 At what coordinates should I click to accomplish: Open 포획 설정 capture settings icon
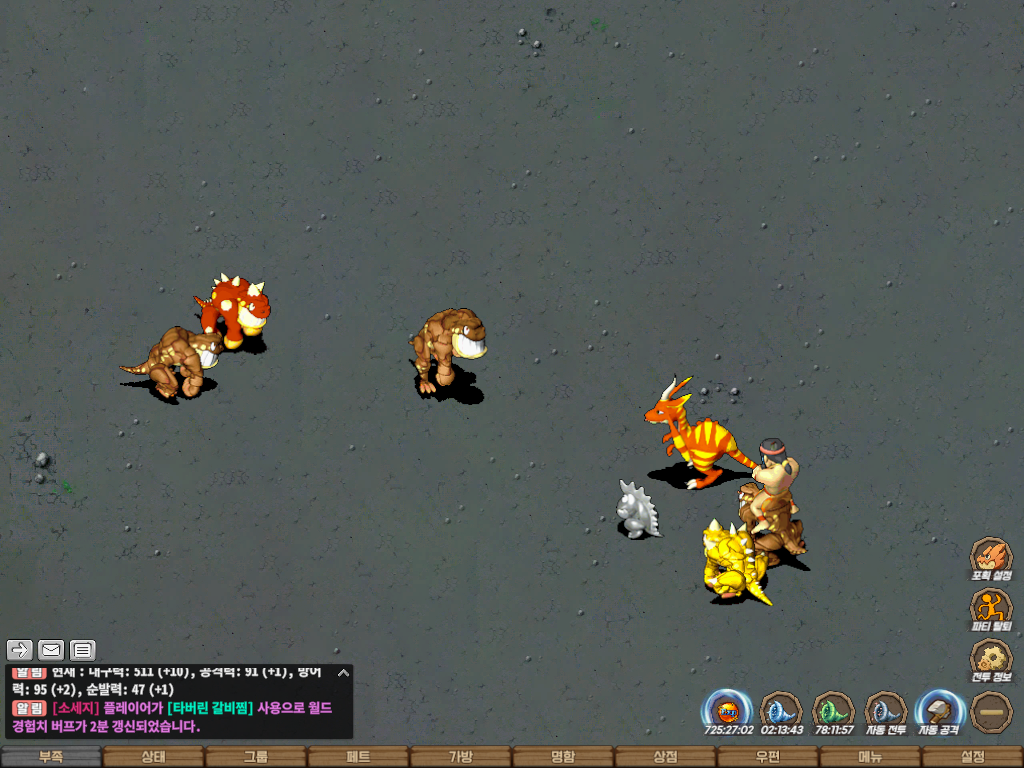coord(991,558)
